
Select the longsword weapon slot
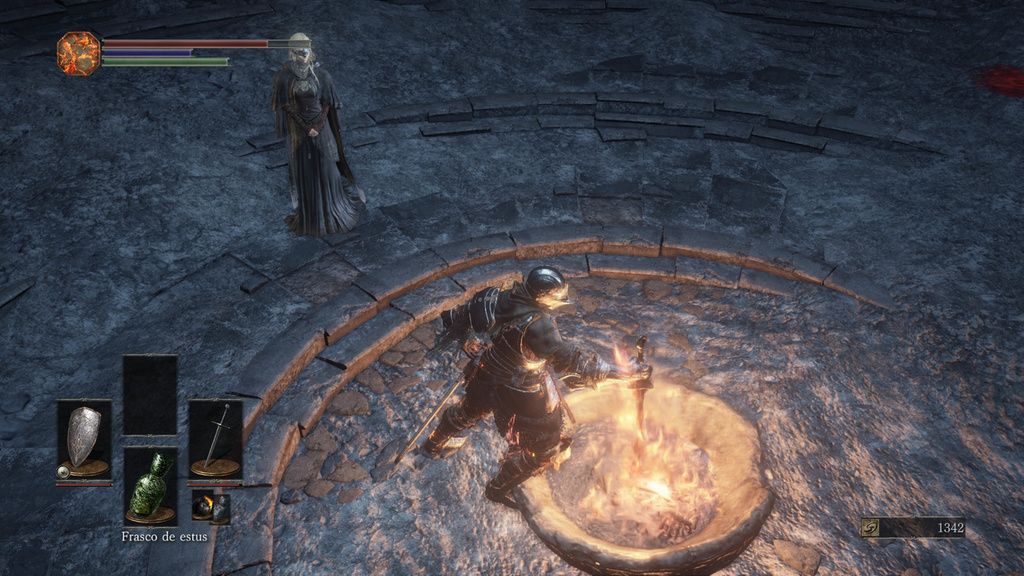215,439
